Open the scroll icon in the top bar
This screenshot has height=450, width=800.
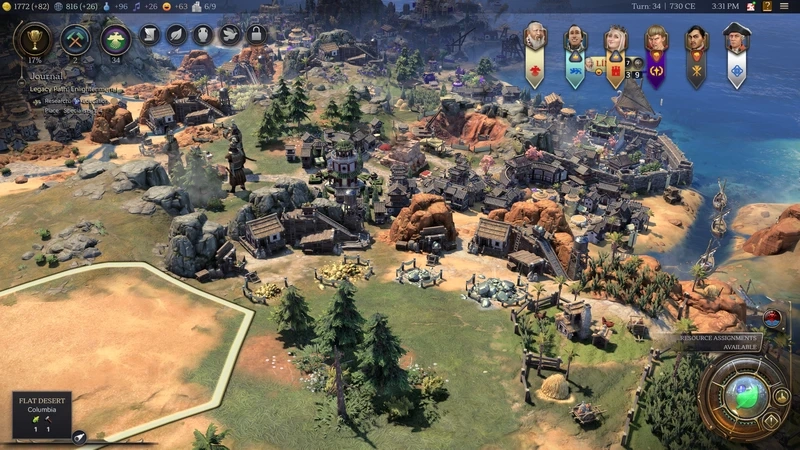point(149,35)
